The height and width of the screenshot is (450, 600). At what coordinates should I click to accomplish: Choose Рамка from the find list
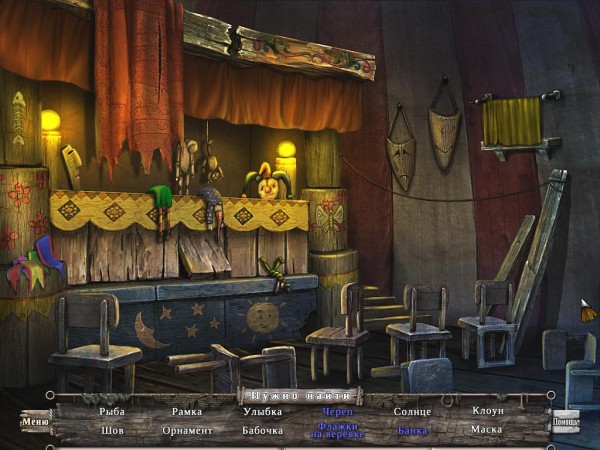186,411
